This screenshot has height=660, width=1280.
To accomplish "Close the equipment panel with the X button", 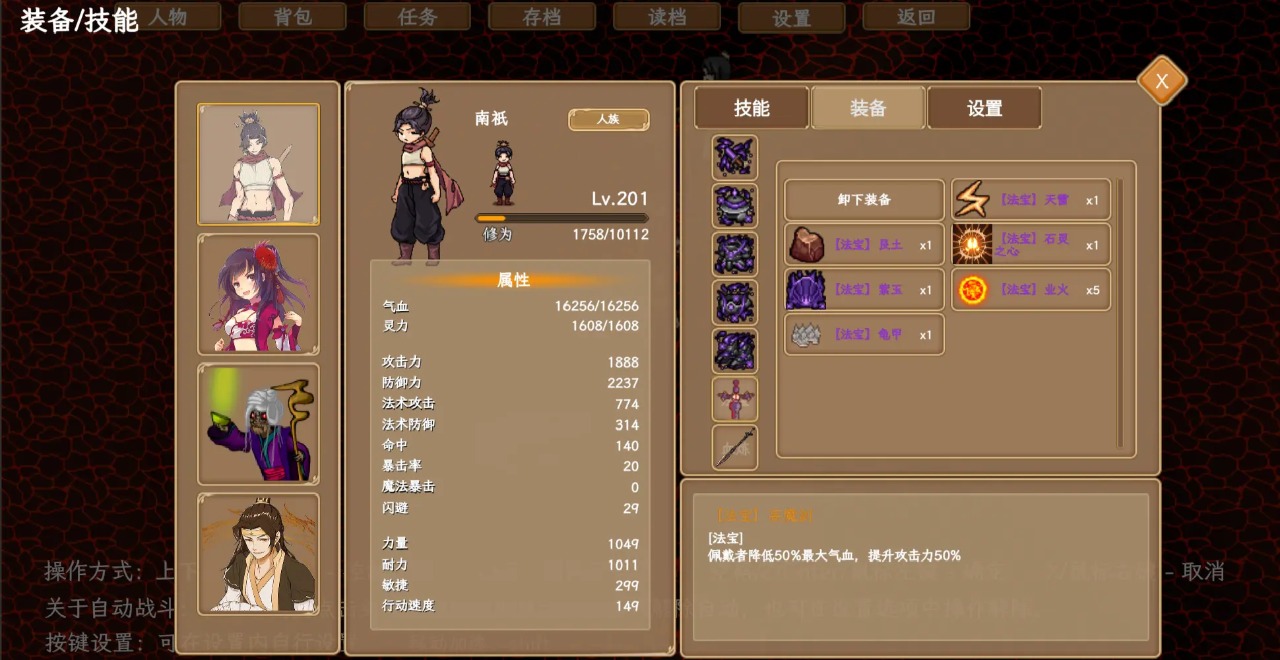I will pyautogui.click(x=1161, y=82).
